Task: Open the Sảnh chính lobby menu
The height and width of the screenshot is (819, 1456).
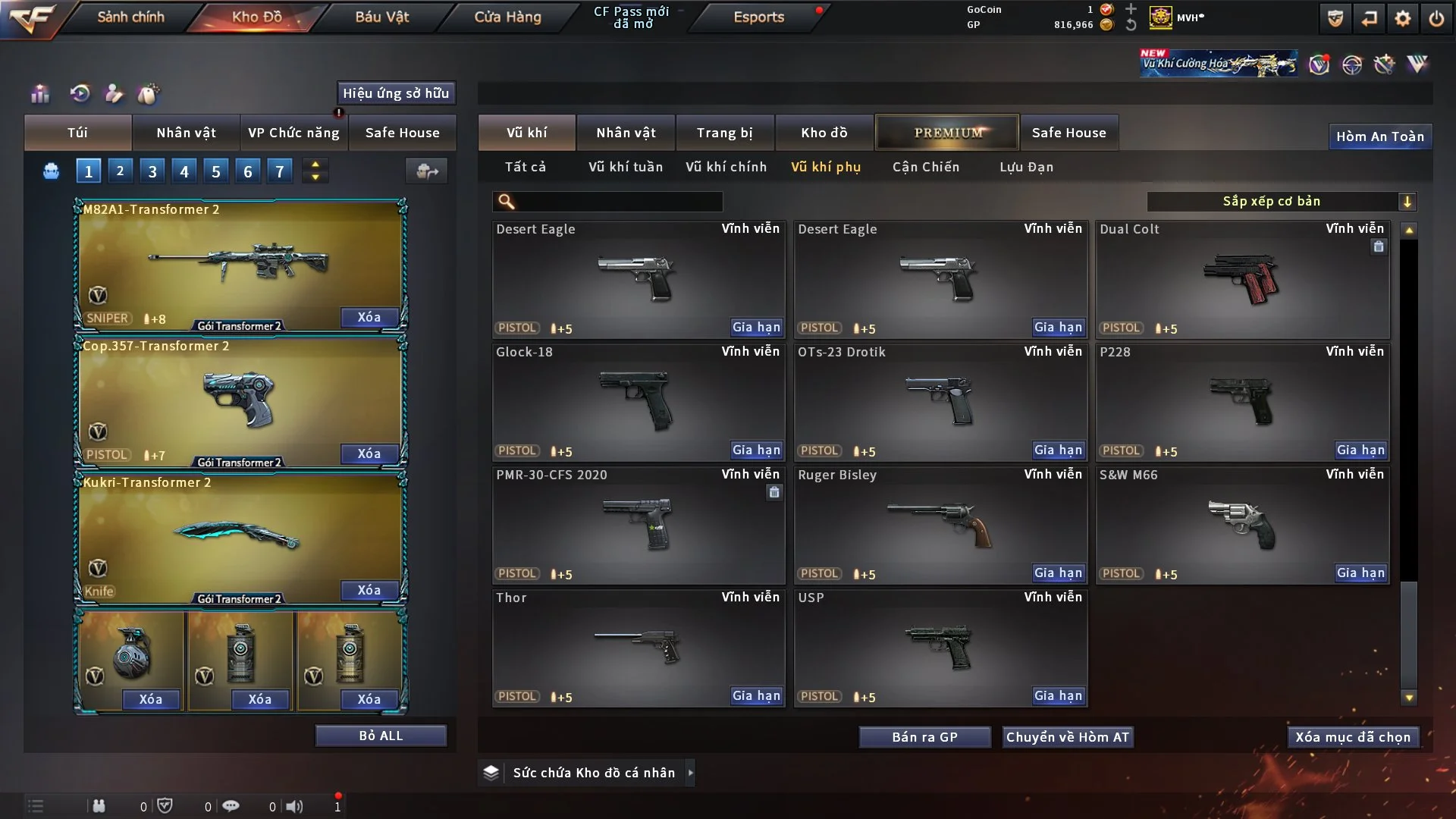Action: pos(130,17)
